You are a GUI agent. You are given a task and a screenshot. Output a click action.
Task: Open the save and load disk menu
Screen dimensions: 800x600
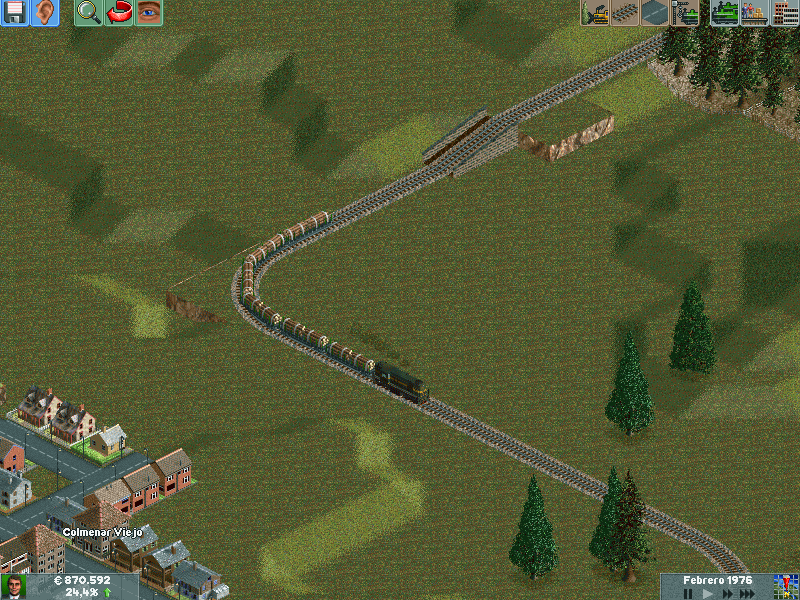15,13
